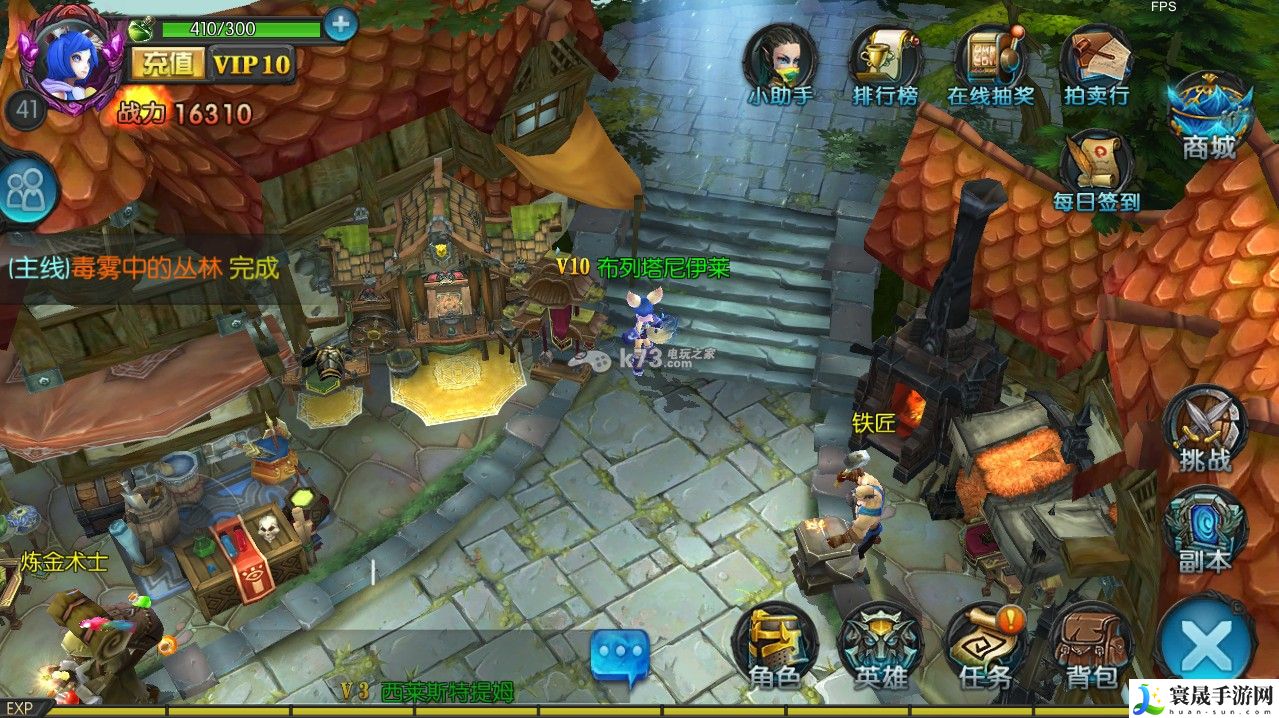Select the 毒雾中的丛林 main quest tracker
This screenshot has width=1279, height=718.
coord(142,268)
